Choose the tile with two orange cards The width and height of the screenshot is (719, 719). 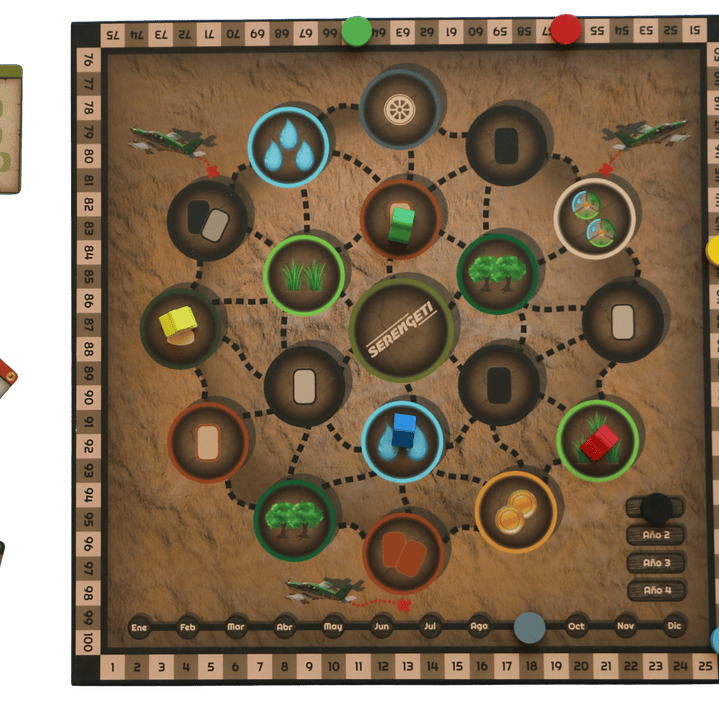[x=403, y=553]
